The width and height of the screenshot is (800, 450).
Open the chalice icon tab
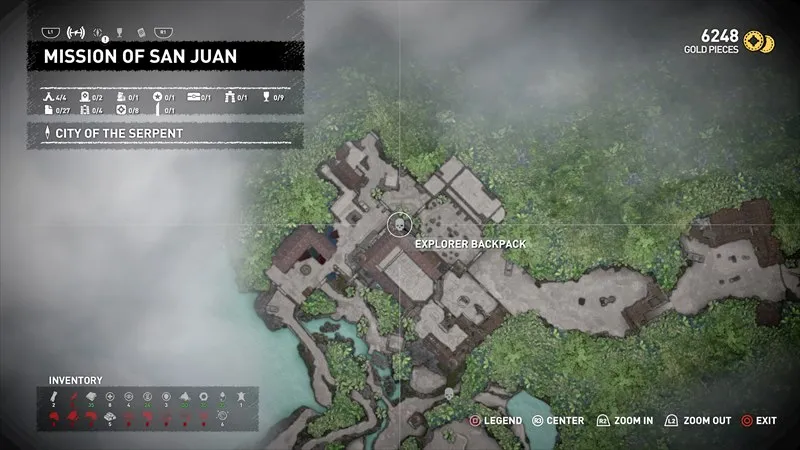pyautogui.click(x=118, y=32)
